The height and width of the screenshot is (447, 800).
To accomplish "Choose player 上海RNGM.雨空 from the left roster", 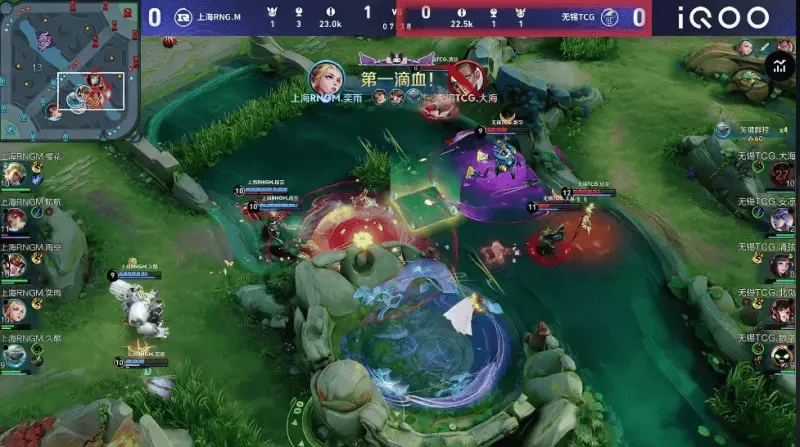I will (x=14, y=265).
